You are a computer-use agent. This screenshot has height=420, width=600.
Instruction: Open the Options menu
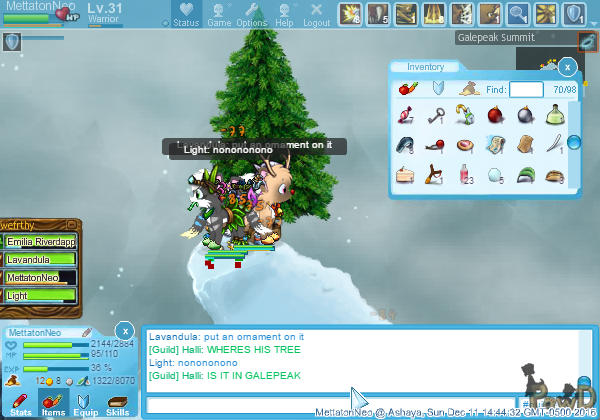pos(251,15)
